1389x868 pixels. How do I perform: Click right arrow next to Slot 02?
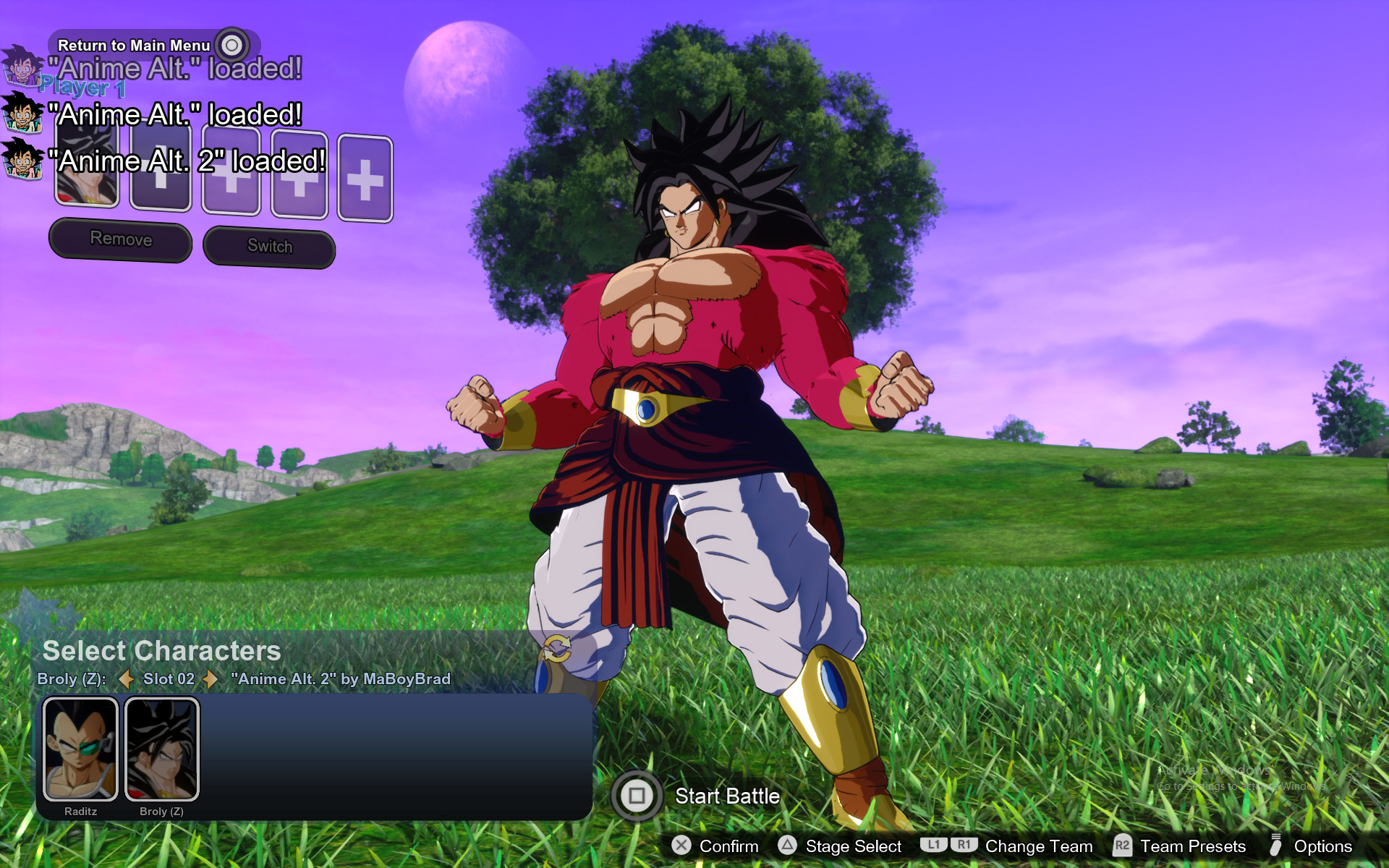210,679
